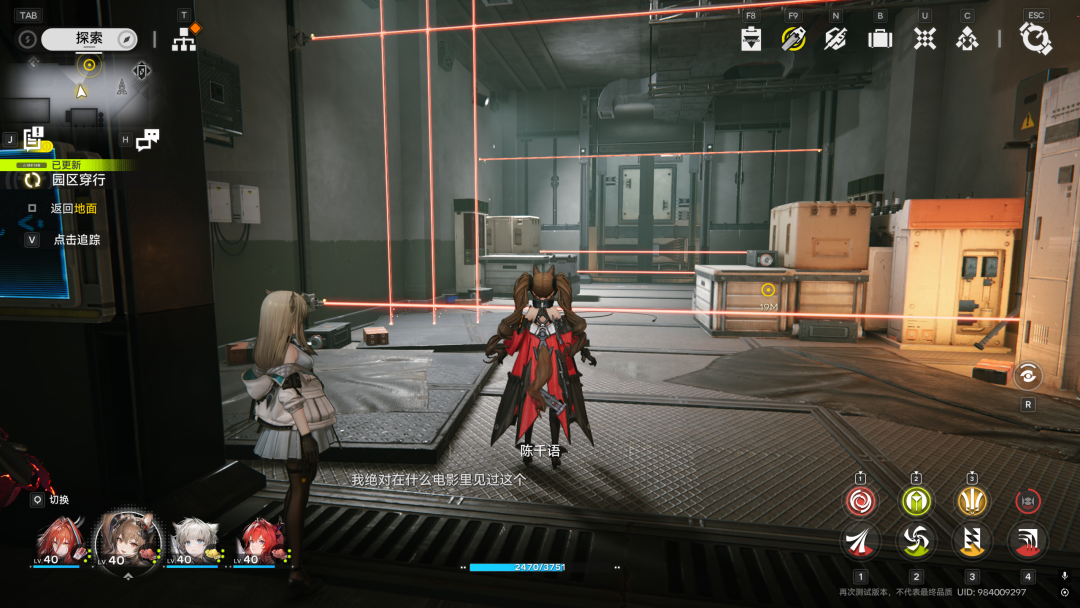Click the yellow circled tool icon
The image size is (1080, 608).
point(793,39)
